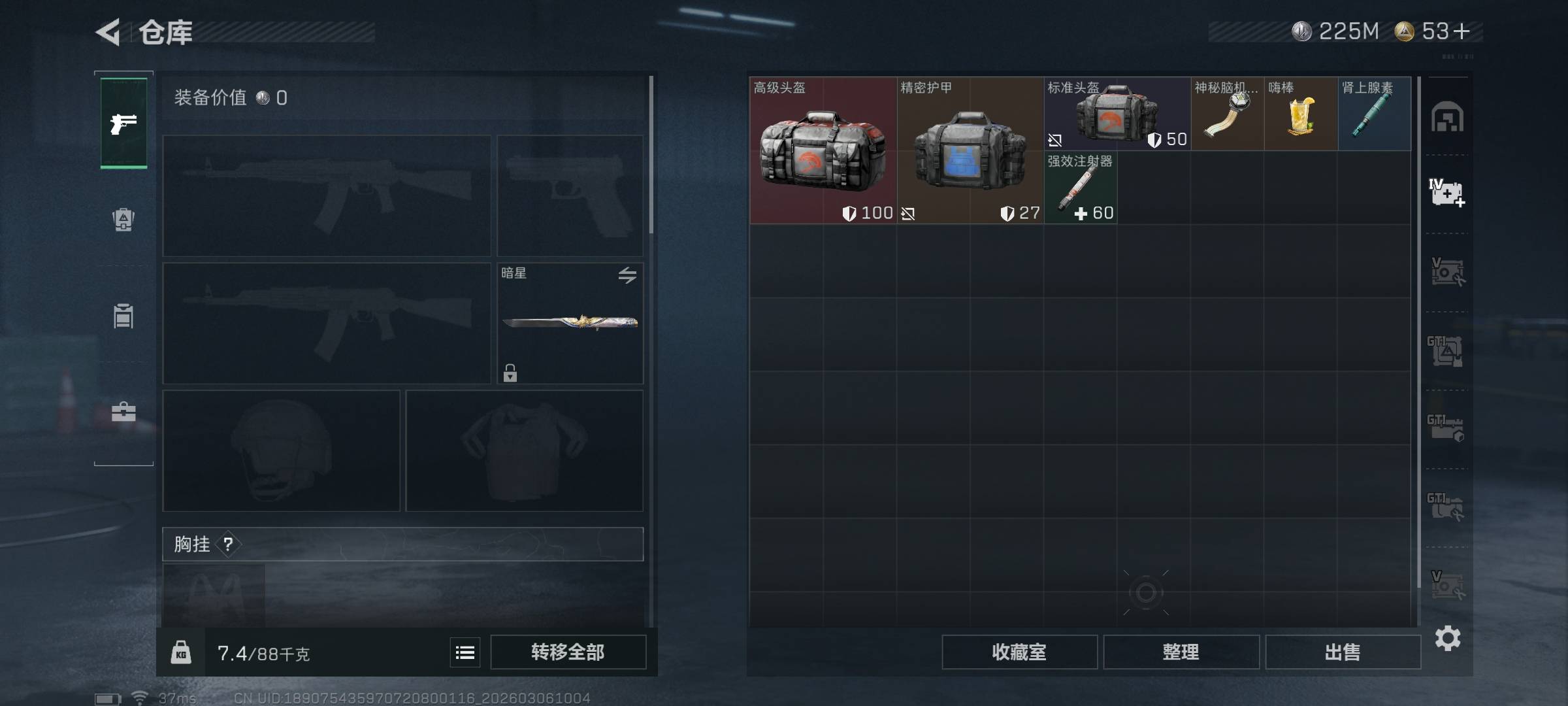Open the list view icon next to 转移全部
The image size is (1568, 706).
[465, 652]
